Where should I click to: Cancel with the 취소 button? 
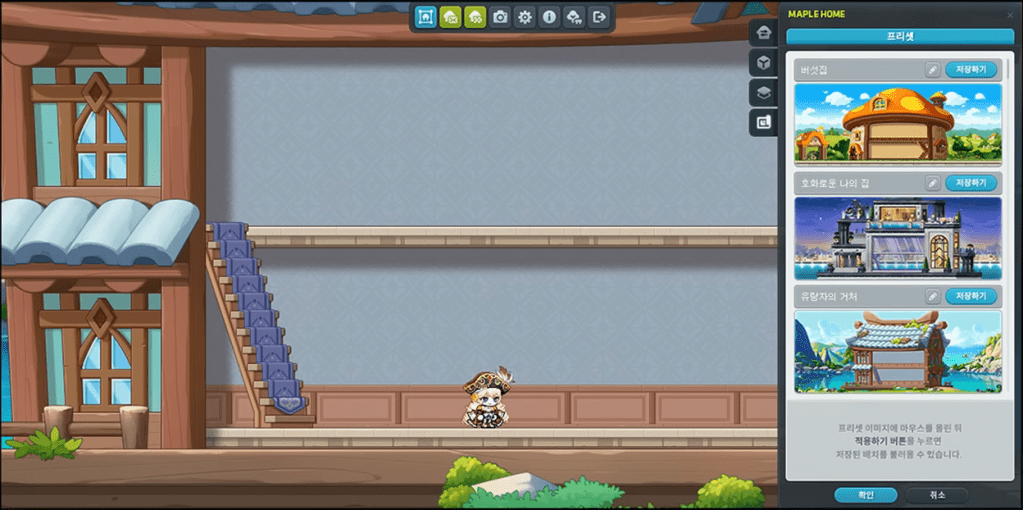point(935,495)
